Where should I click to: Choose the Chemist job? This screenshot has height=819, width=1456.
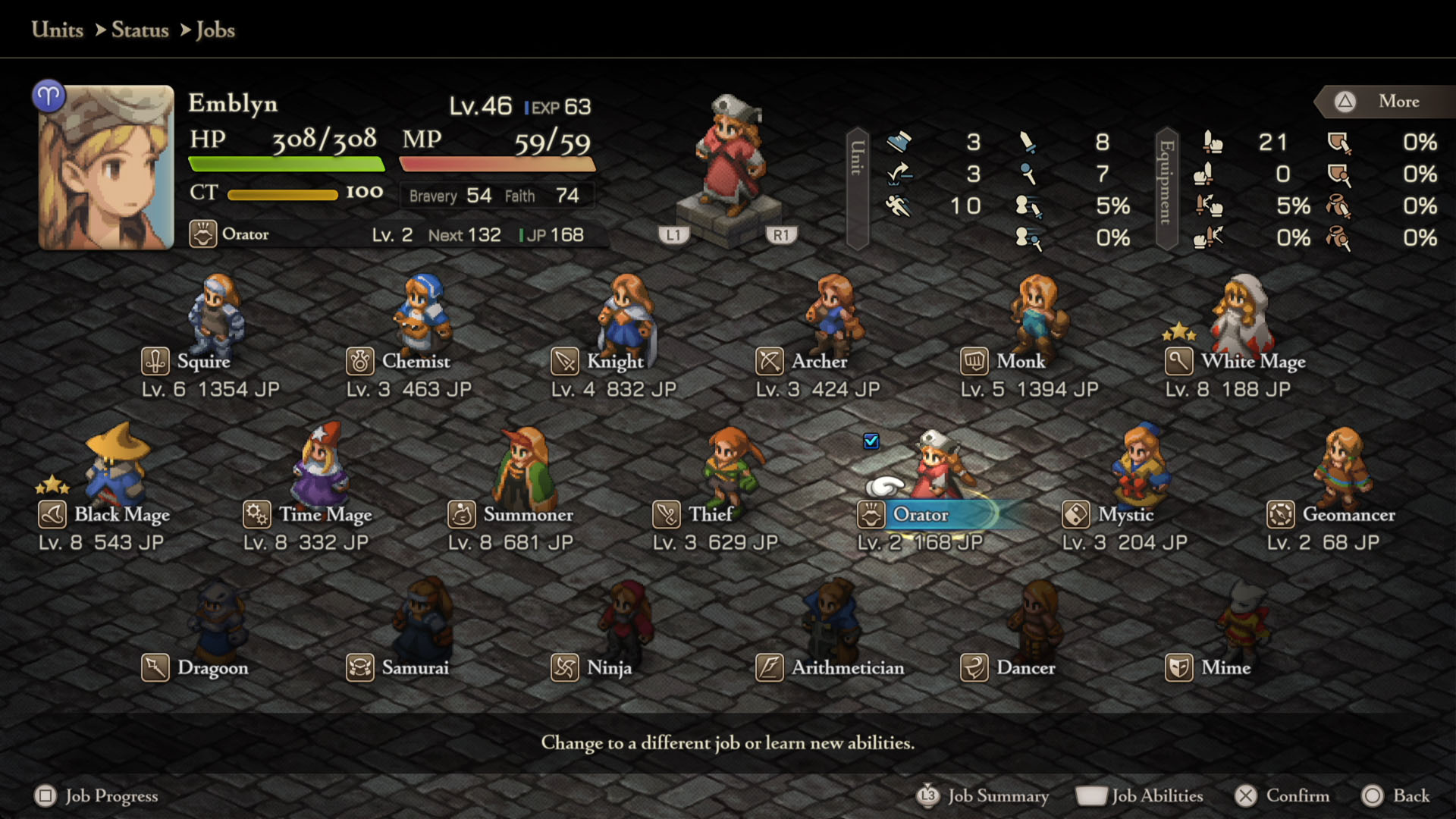click(415, 362)
